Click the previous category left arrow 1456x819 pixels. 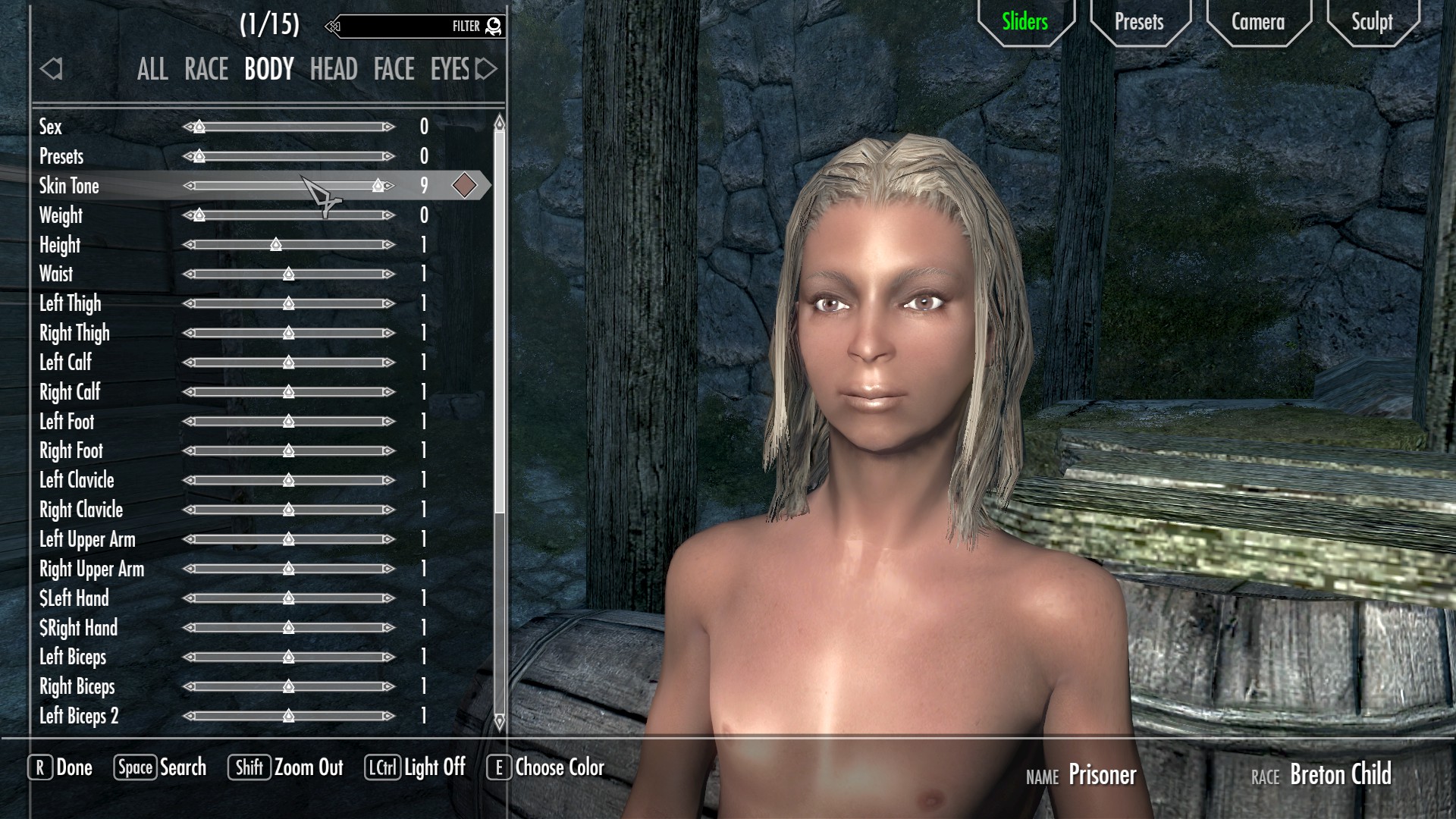coord(51,70)
